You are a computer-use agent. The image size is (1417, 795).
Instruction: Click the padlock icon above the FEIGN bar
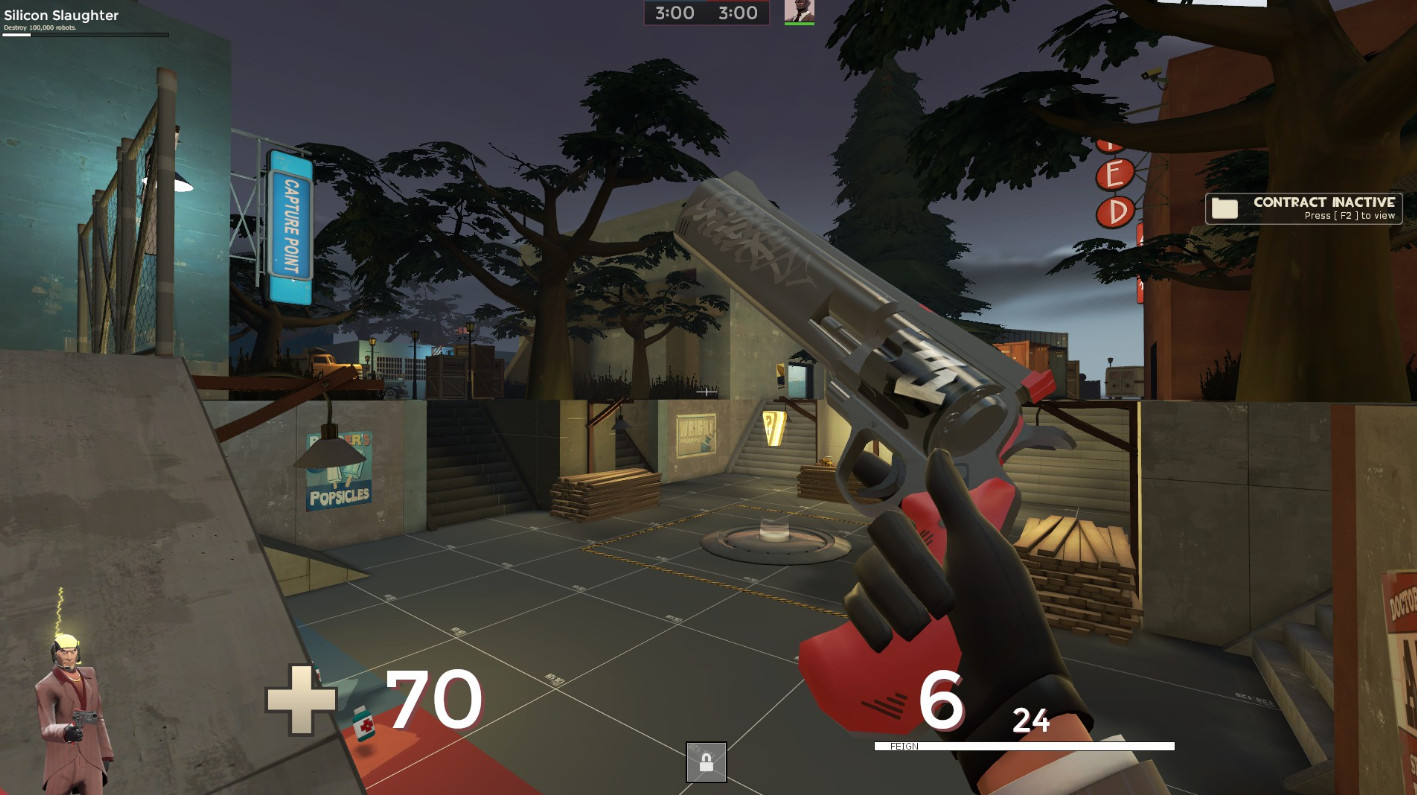tap(708, 761)
